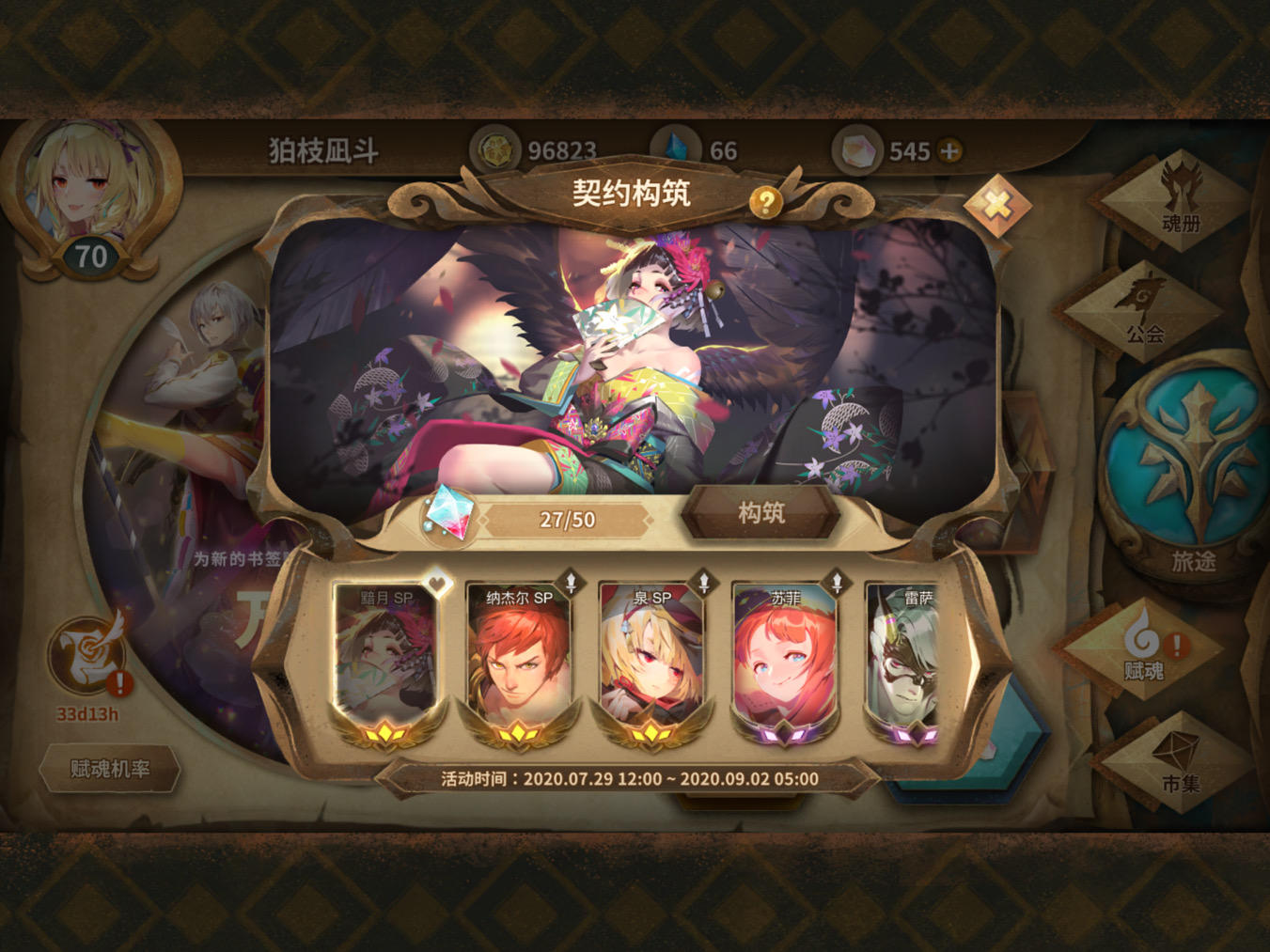
Task: Open the 赋魂机率 rates panel
Action: click(110, 769)
